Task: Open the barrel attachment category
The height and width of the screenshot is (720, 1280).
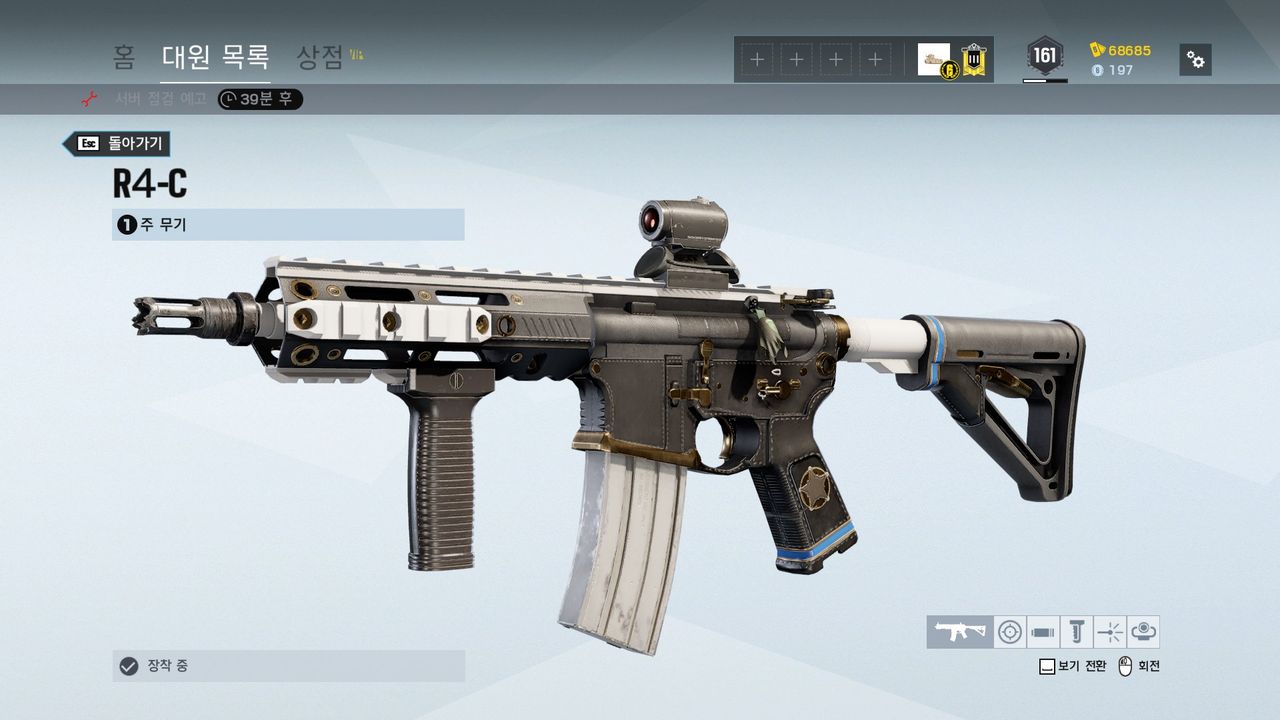Action: [x=1043, y=632]
